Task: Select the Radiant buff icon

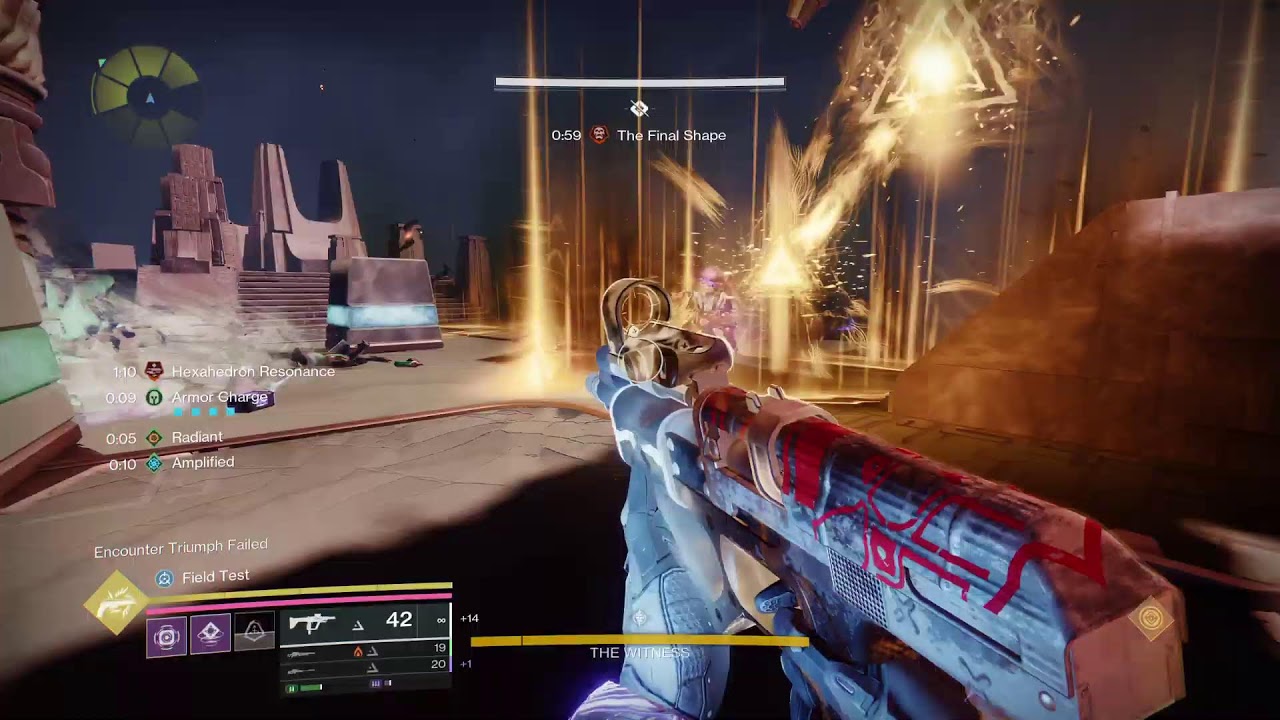Action: point(153,437)
